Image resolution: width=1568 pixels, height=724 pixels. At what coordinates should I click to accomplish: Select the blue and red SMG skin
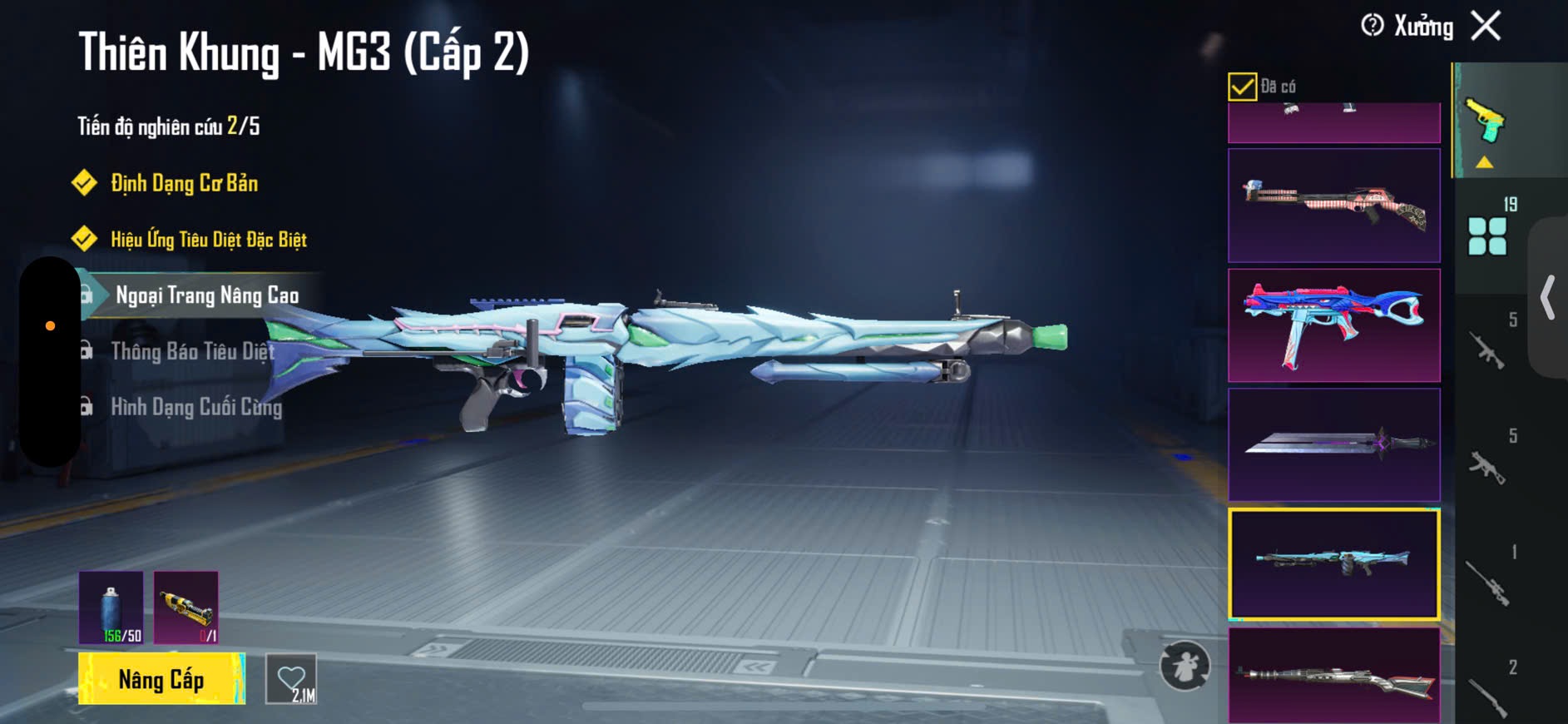point(1333,325)
